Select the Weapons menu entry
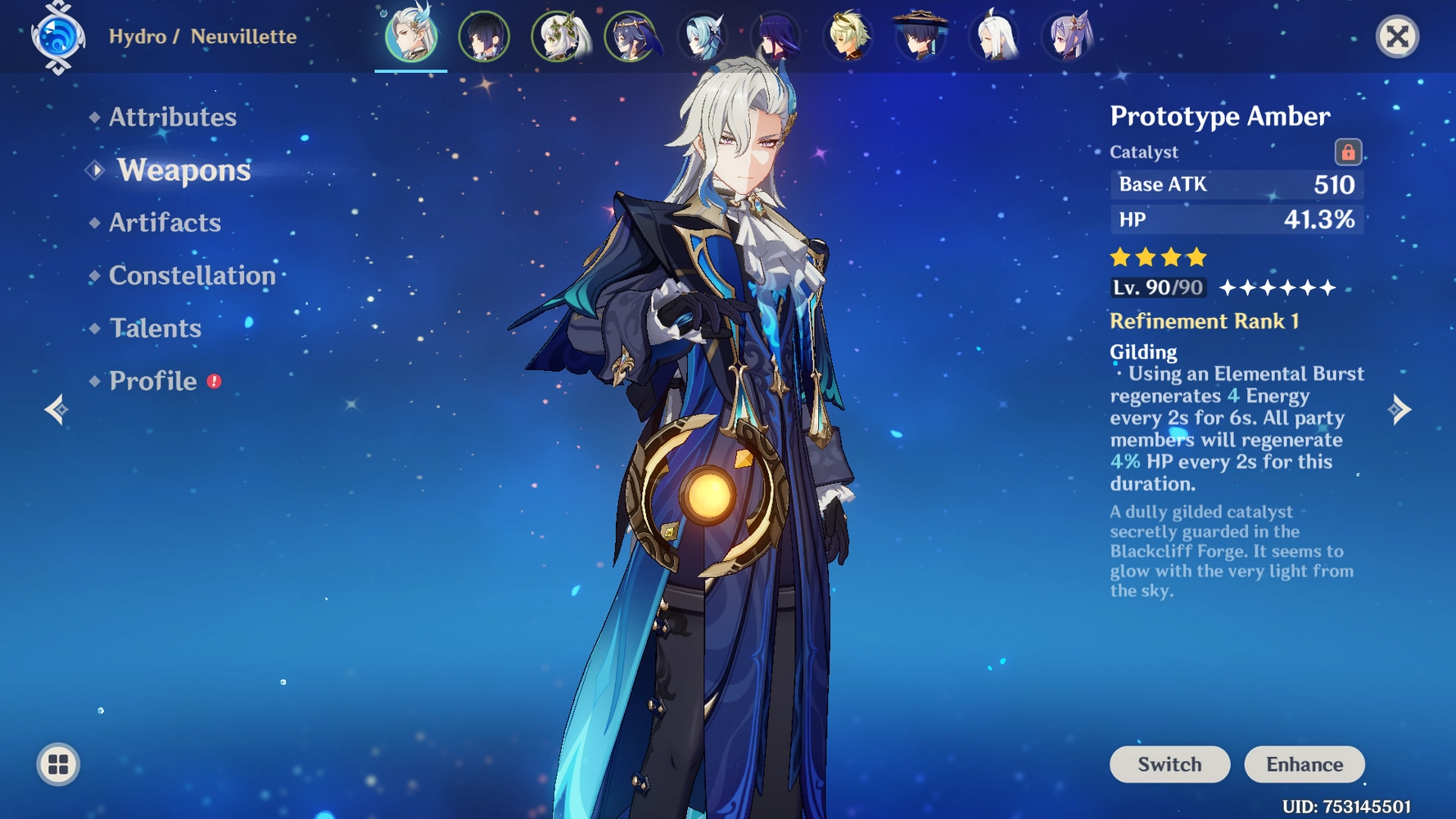The image size is (1456, 819). (x=183, y=170)
